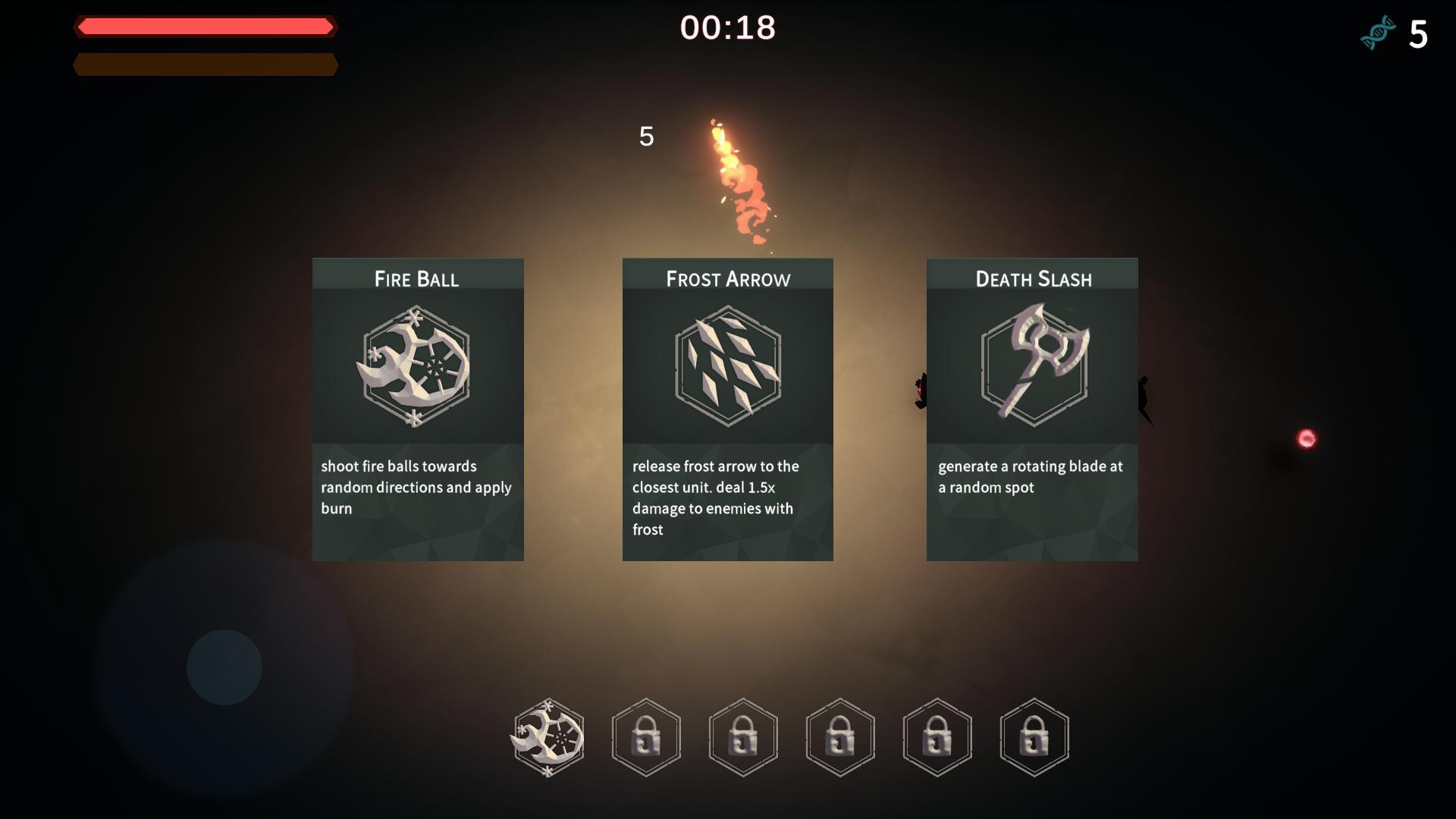1456x819 pixels.
Task: Click the 00:18 timer display
Action: pos(726,28)
